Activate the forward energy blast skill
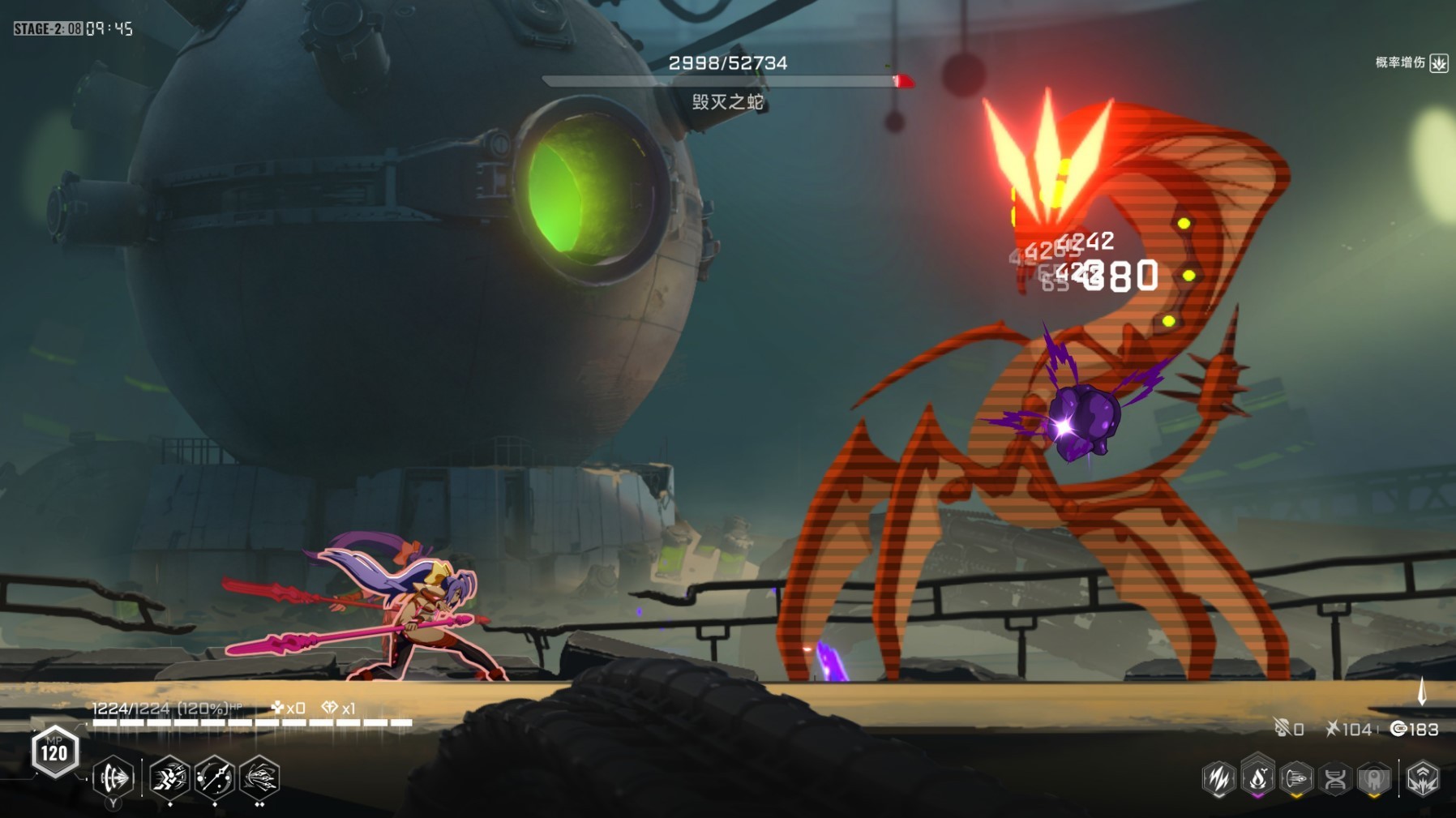This screenshot has height=818, width=1456. pos(113,778)
